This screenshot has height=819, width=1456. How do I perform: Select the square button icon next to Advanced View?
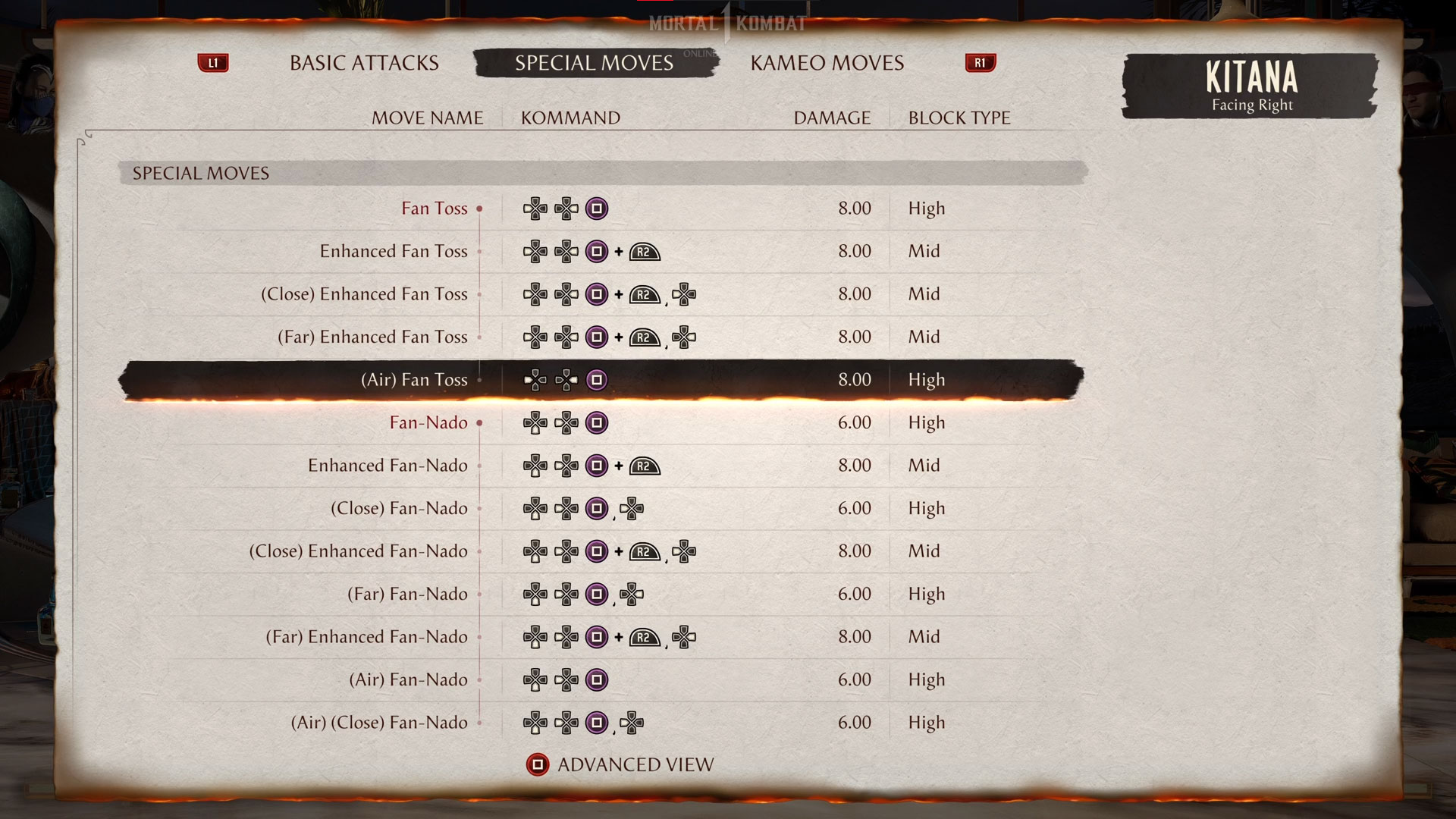click(x=538, y=764)
